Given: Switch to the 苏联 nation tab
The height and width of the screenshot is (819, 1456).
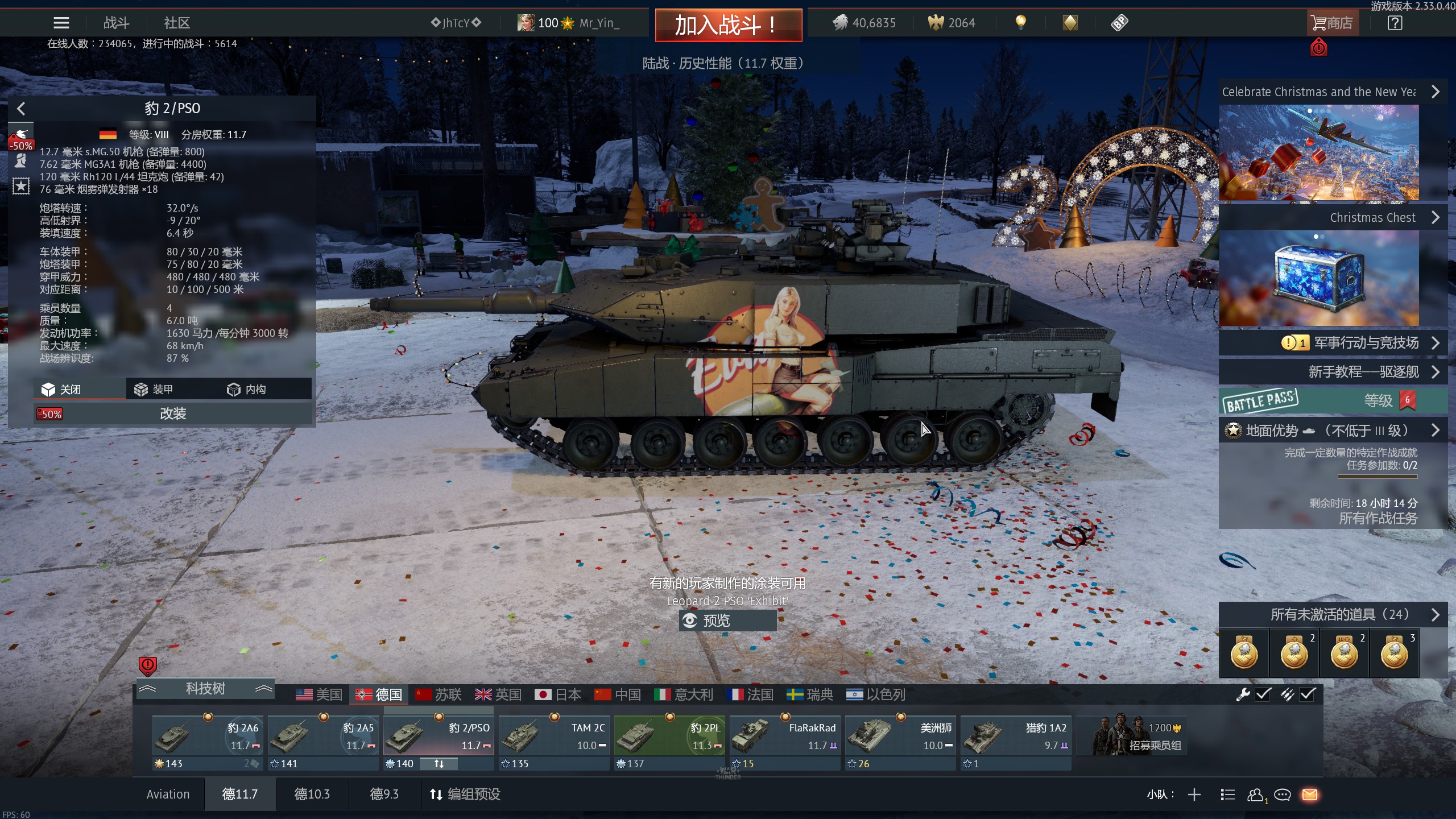Looking at the screenshot, I should pos(439,694).
